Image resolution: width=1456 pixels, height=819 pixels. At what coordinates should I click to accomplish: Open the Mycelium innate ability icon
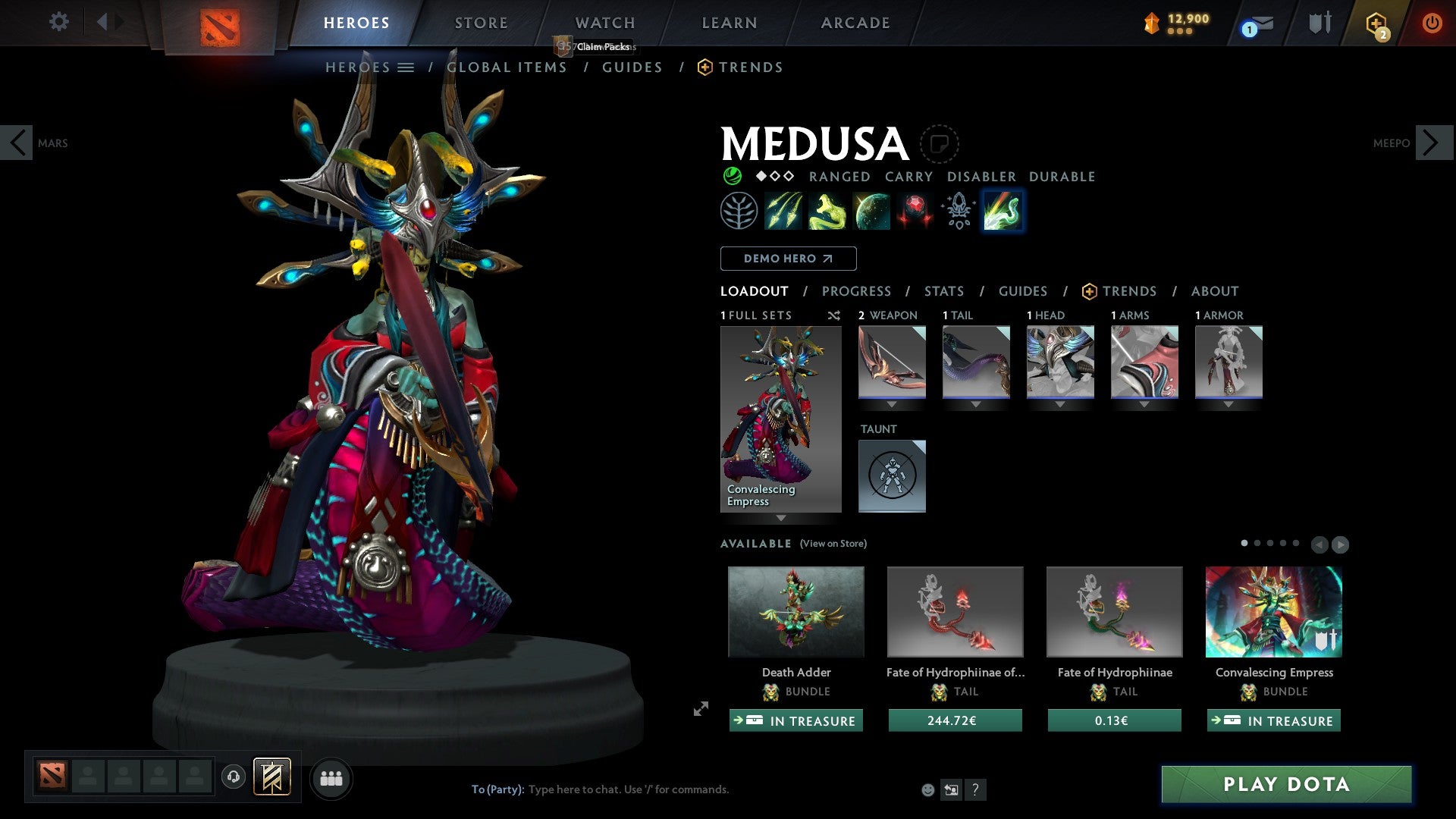tap(739, 210)
